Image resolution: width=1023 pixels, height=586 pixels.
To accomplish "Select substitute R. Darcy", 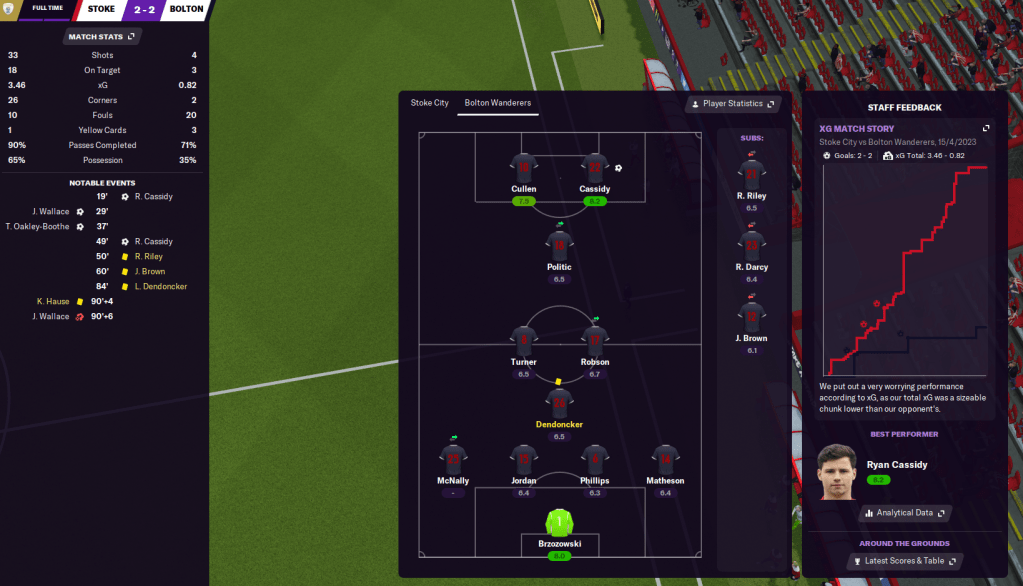I will pyautogui.click(x=751, y=246).
